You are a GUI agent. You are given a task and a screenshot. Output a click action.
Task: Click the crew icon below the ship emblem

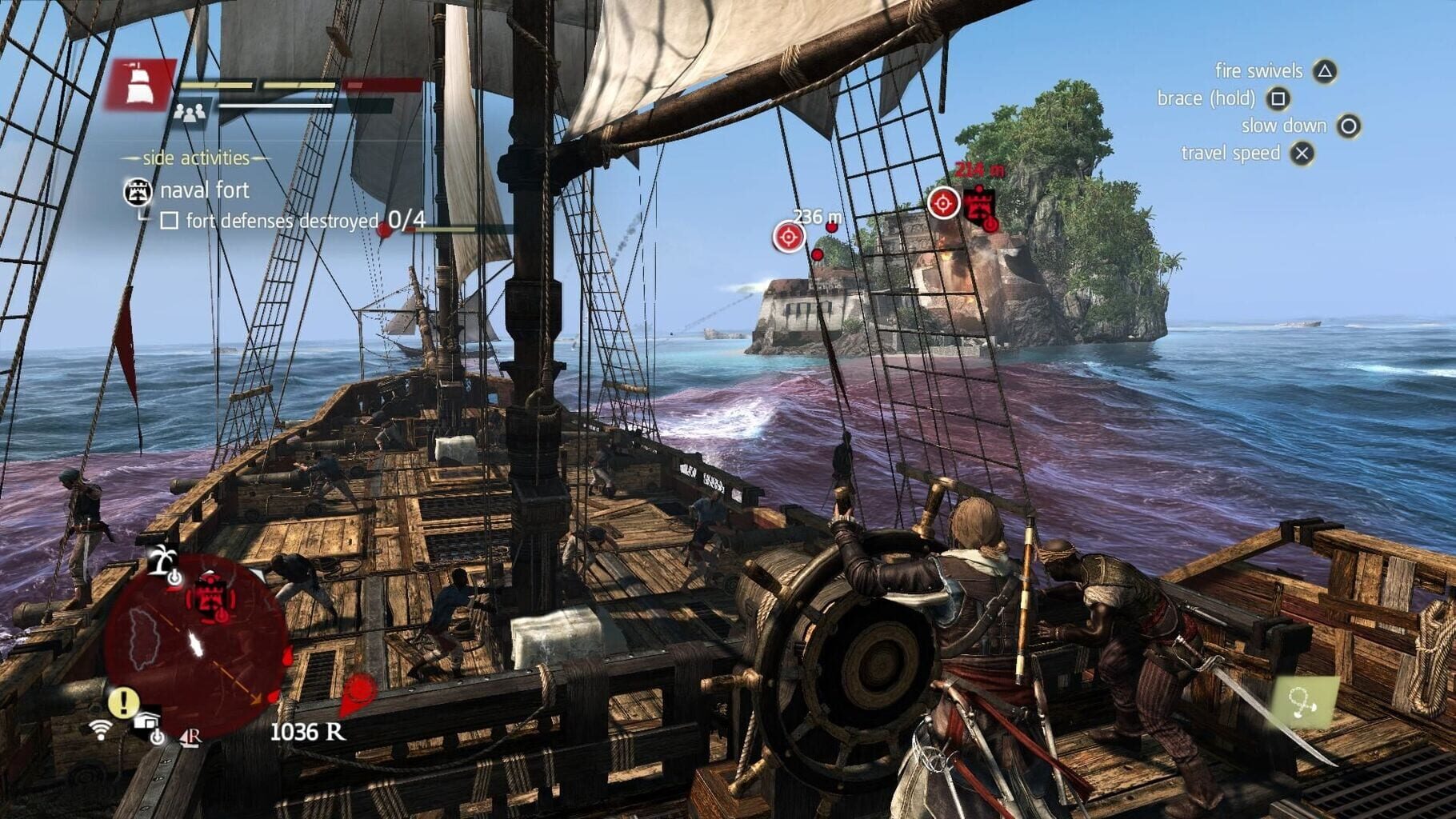[189, 114]
